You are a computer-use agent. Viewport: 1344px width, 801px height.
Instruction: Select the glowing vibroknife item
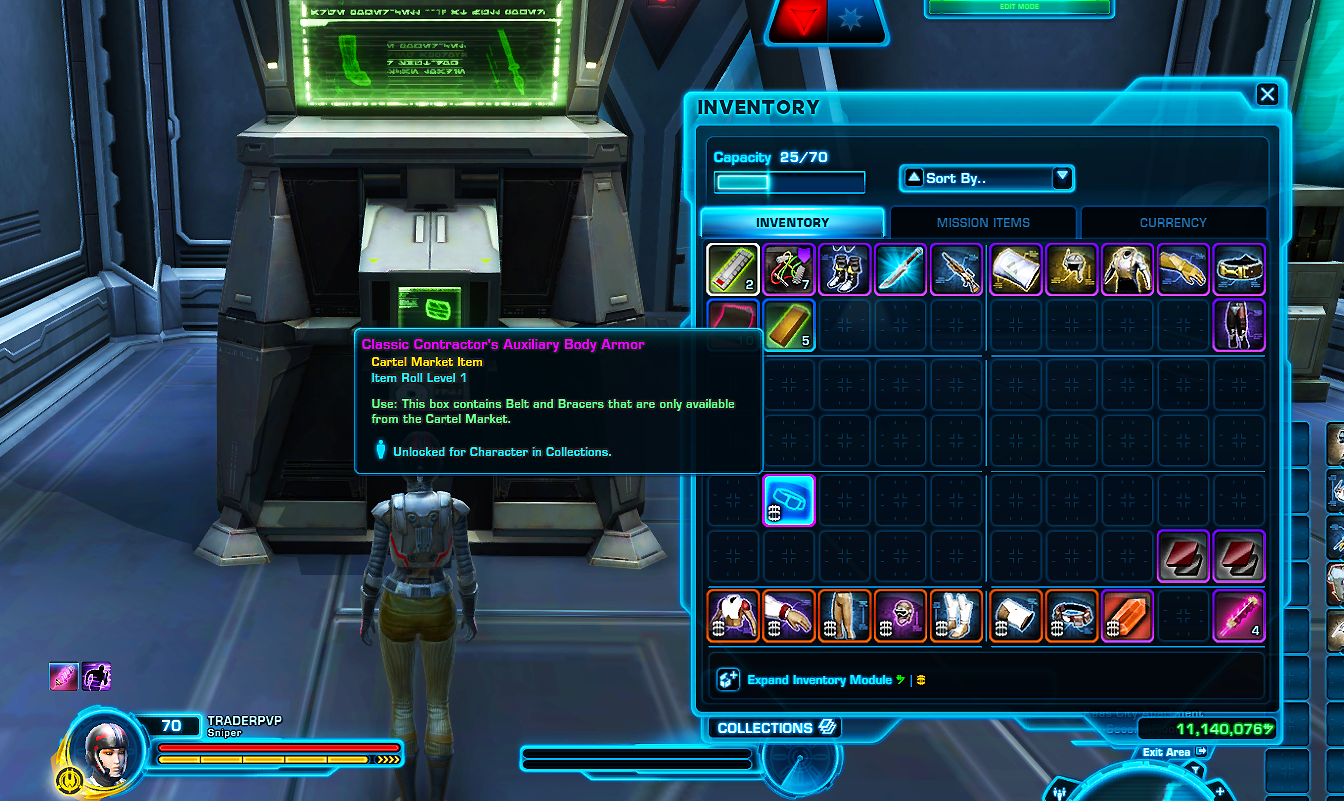tap(901, 269)
